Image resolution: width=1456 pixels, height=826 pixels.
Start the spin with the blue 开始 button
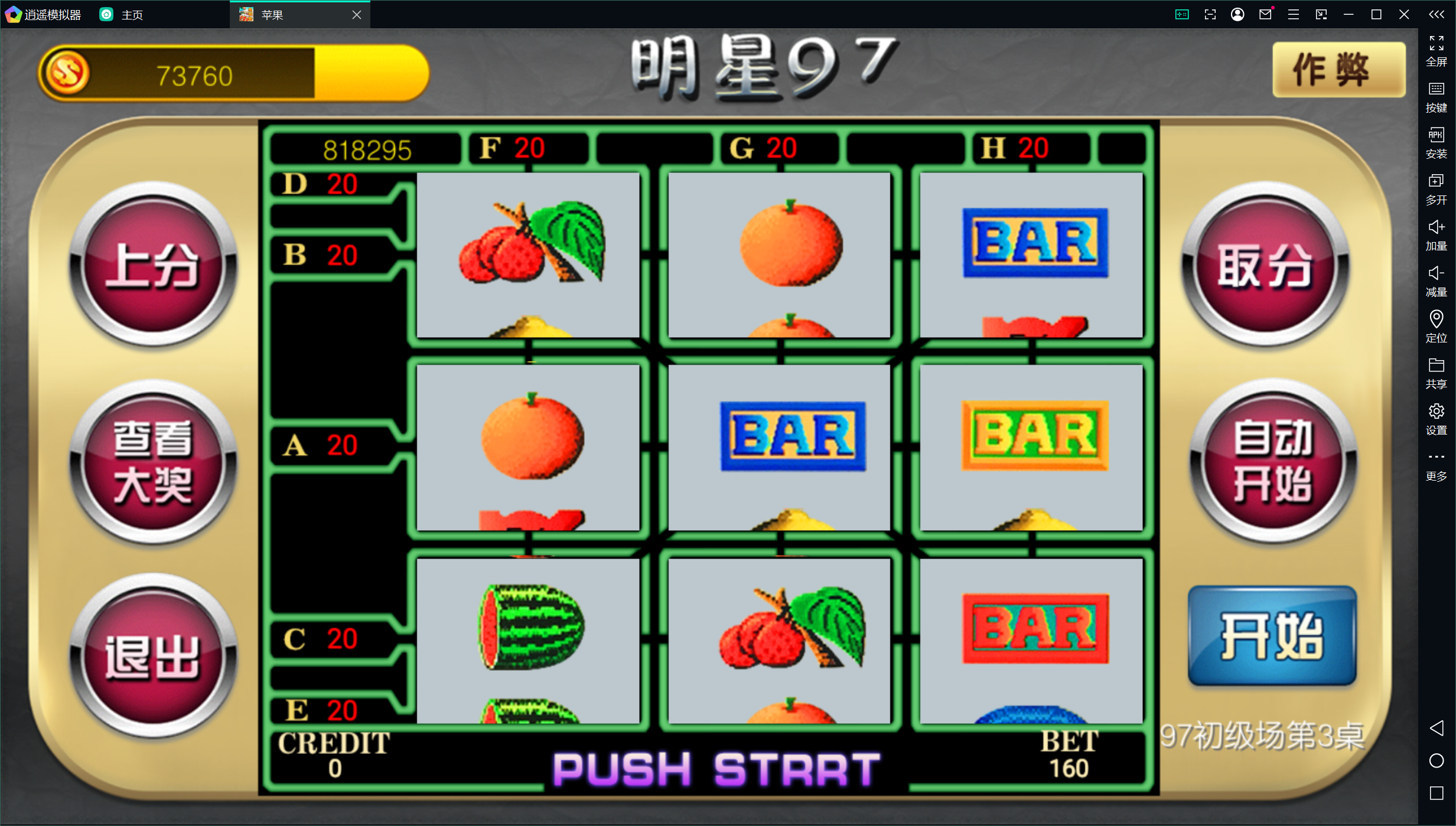[1272, 636]
